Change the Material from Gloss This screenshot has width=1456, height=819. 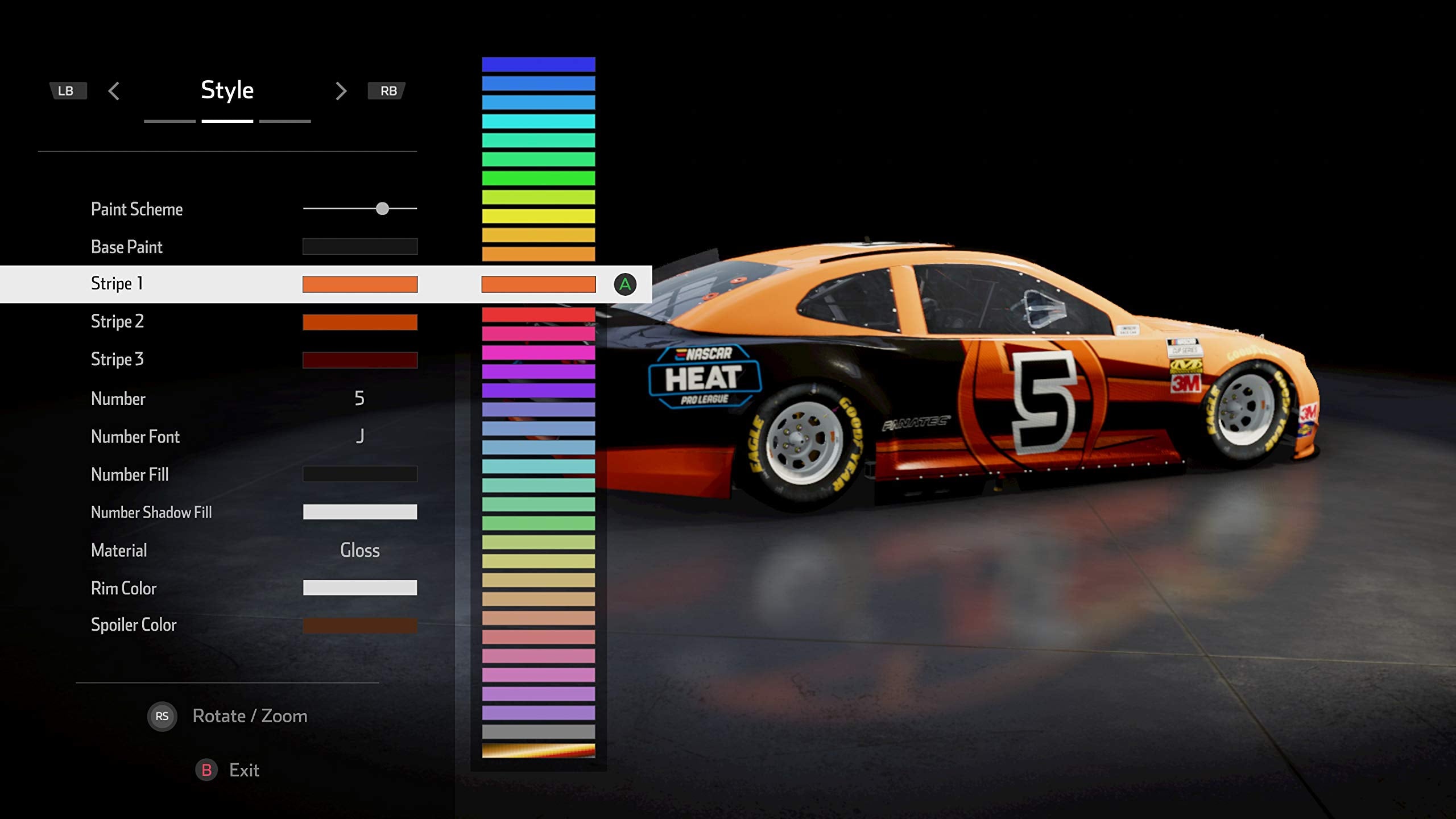(359, 551)
